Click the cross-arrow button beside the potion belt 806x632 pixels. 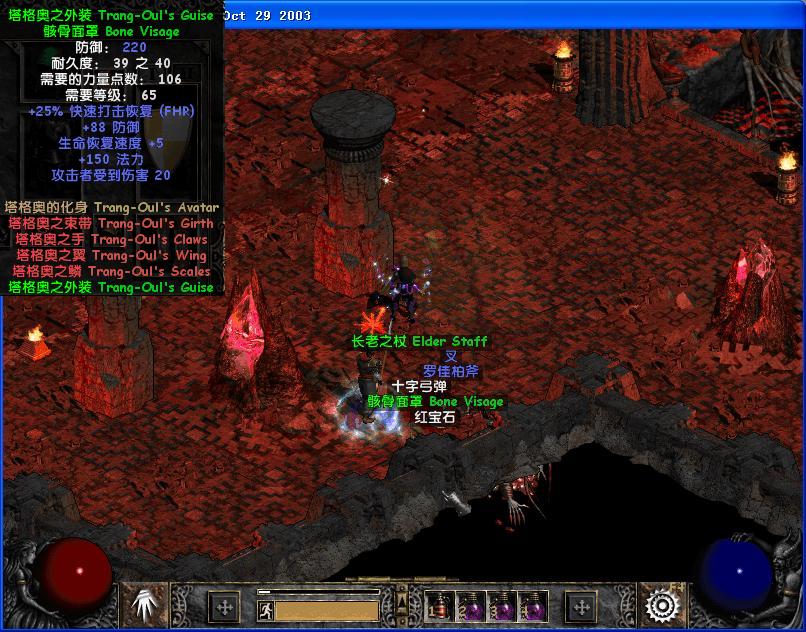tap(581, 606)
